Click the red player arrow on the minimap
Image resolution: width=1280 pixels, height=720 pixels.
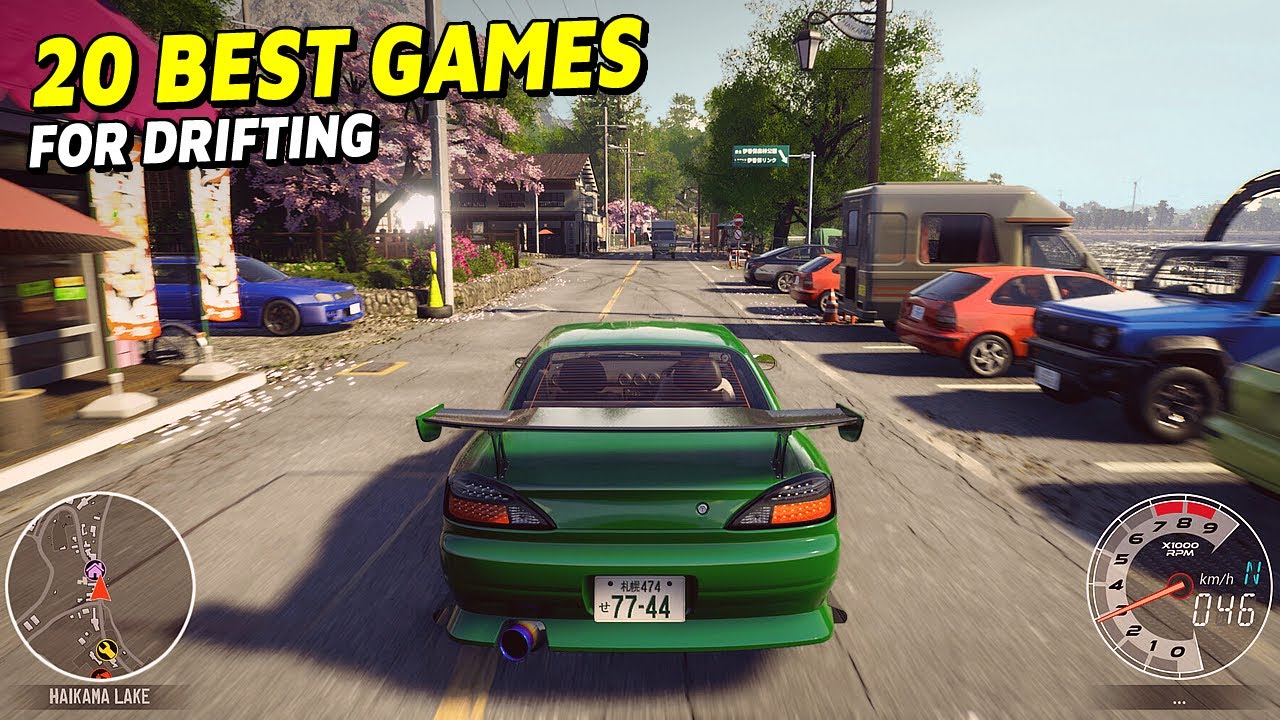point(101,589)
